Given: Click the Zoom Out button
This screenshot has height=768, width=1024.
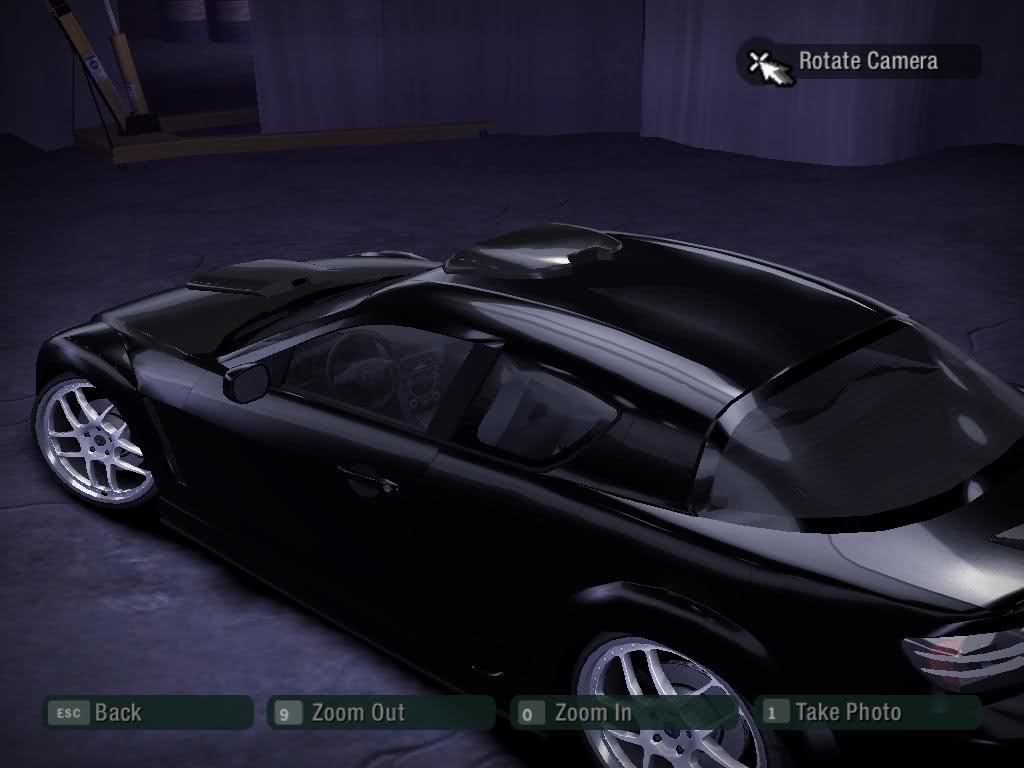Looking at the screenshot, I should [x=382, y=713].
